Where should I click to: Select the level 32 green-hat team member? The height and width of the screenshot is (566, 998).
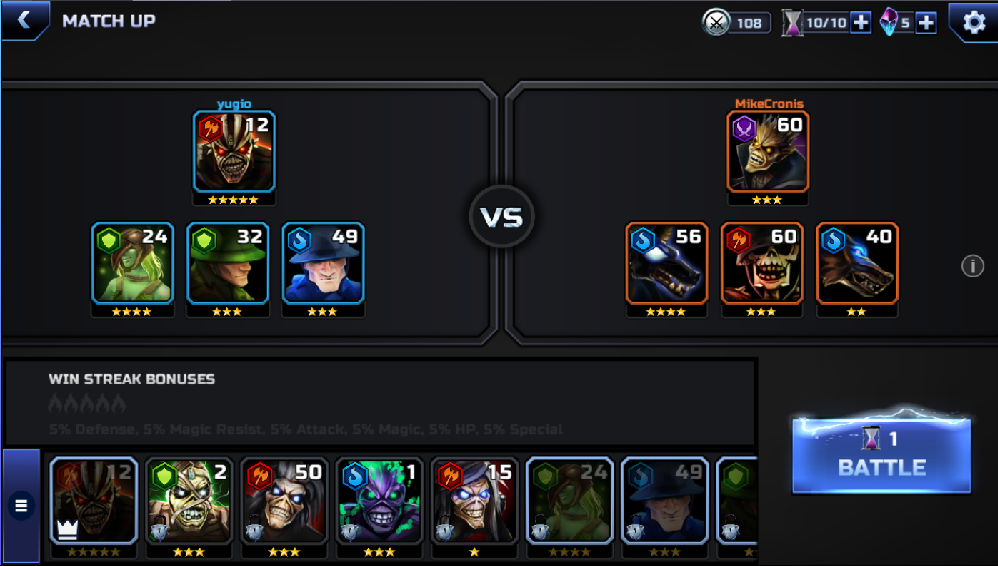coord(227,263)
